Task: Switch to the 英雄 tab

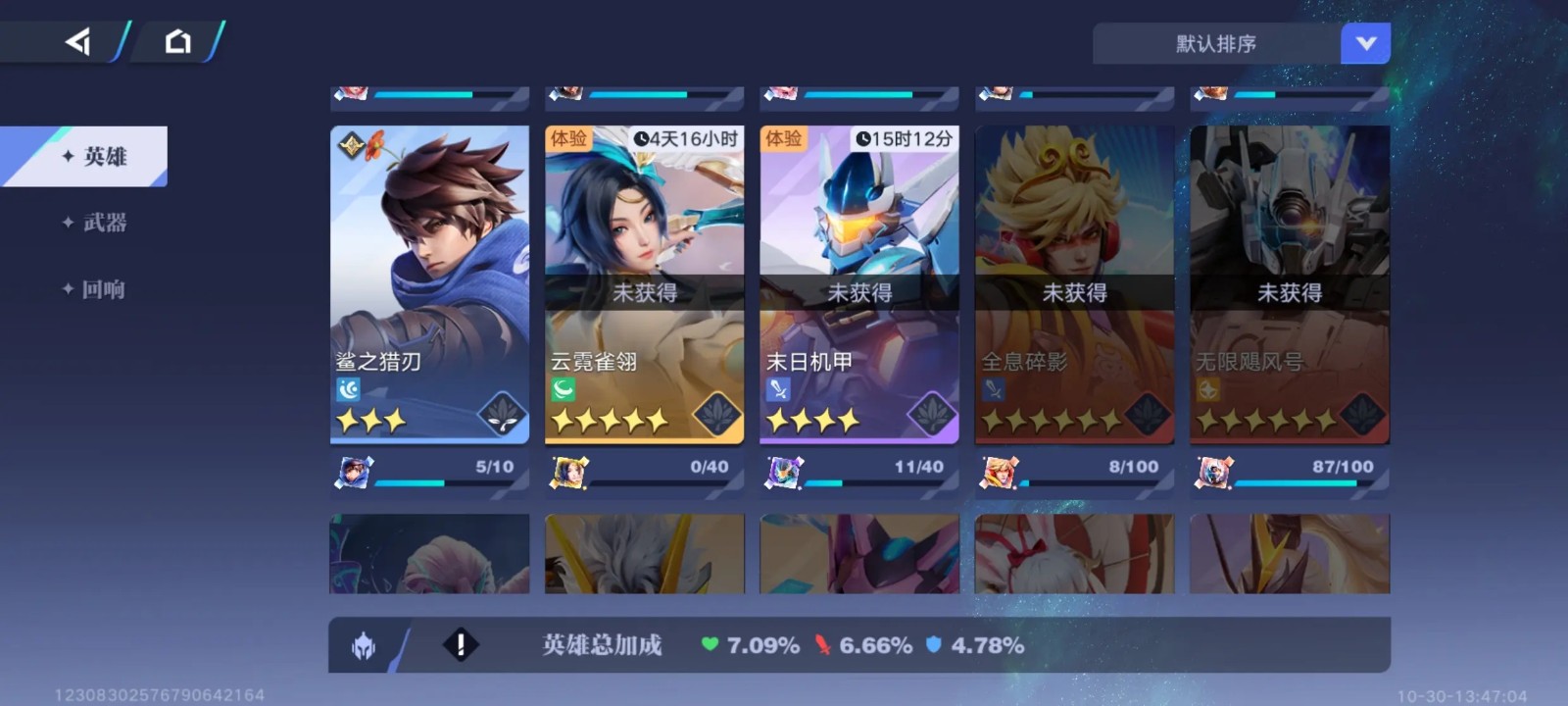Action: click(x=94, y=157)
